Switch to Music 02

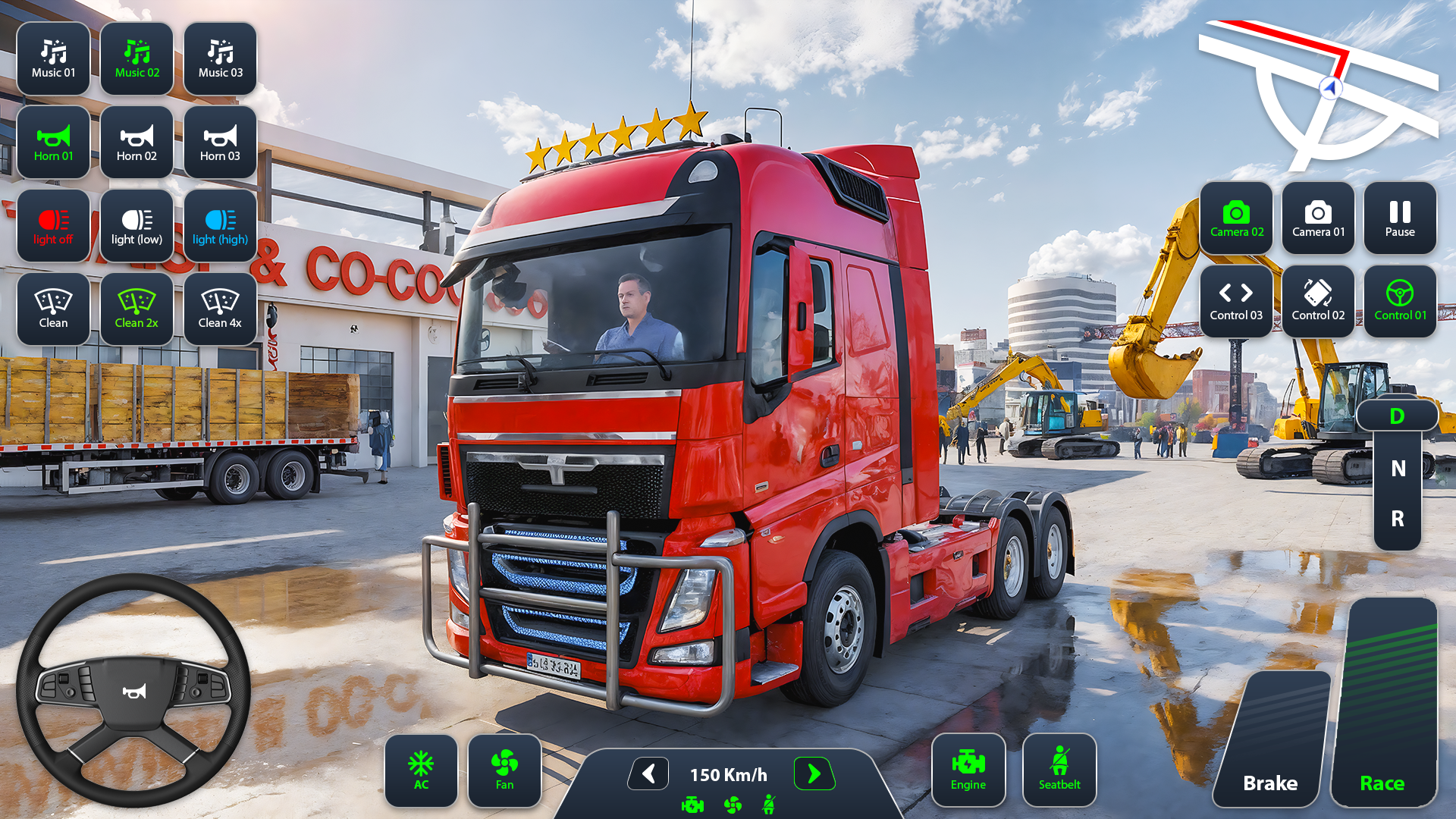click(136, 58)
